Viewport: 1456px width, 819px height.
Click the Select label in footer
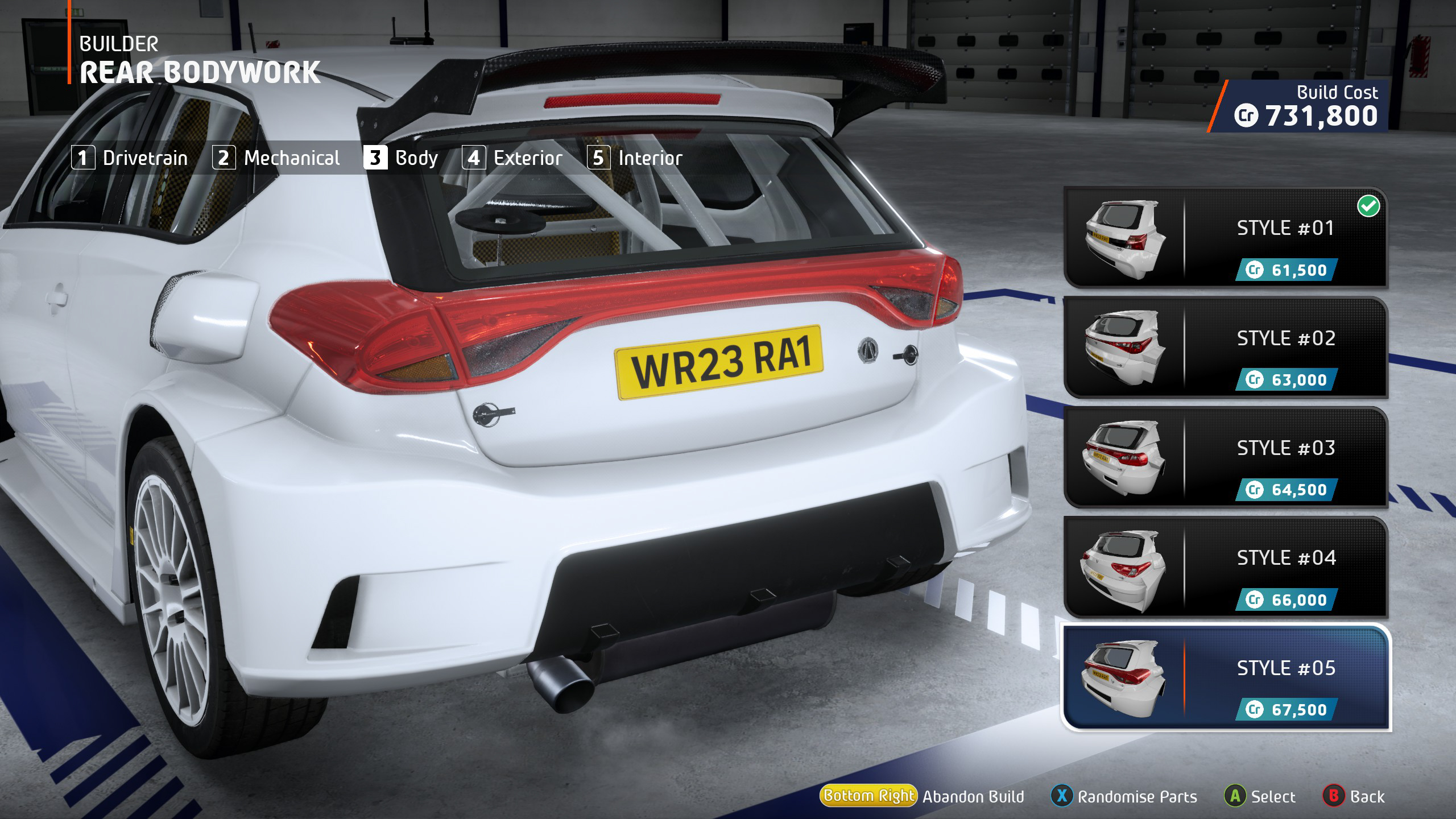click(x=1272, y=796)
